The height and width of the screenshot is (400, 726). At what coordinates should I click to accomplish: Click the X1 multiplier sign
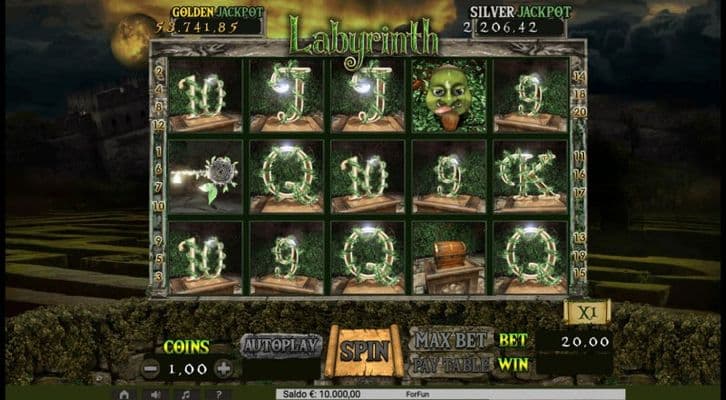[x=581, y=312]
